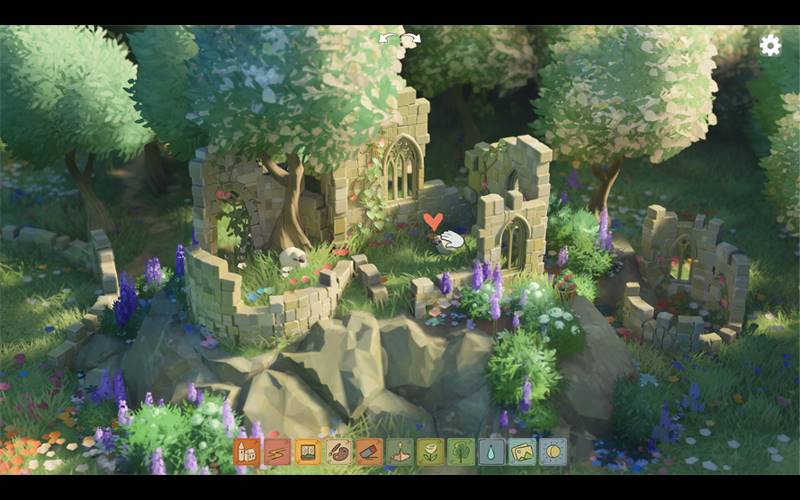Select the terrain mound tool
This screenshot has height=500, width=800.
click(400, 452)
